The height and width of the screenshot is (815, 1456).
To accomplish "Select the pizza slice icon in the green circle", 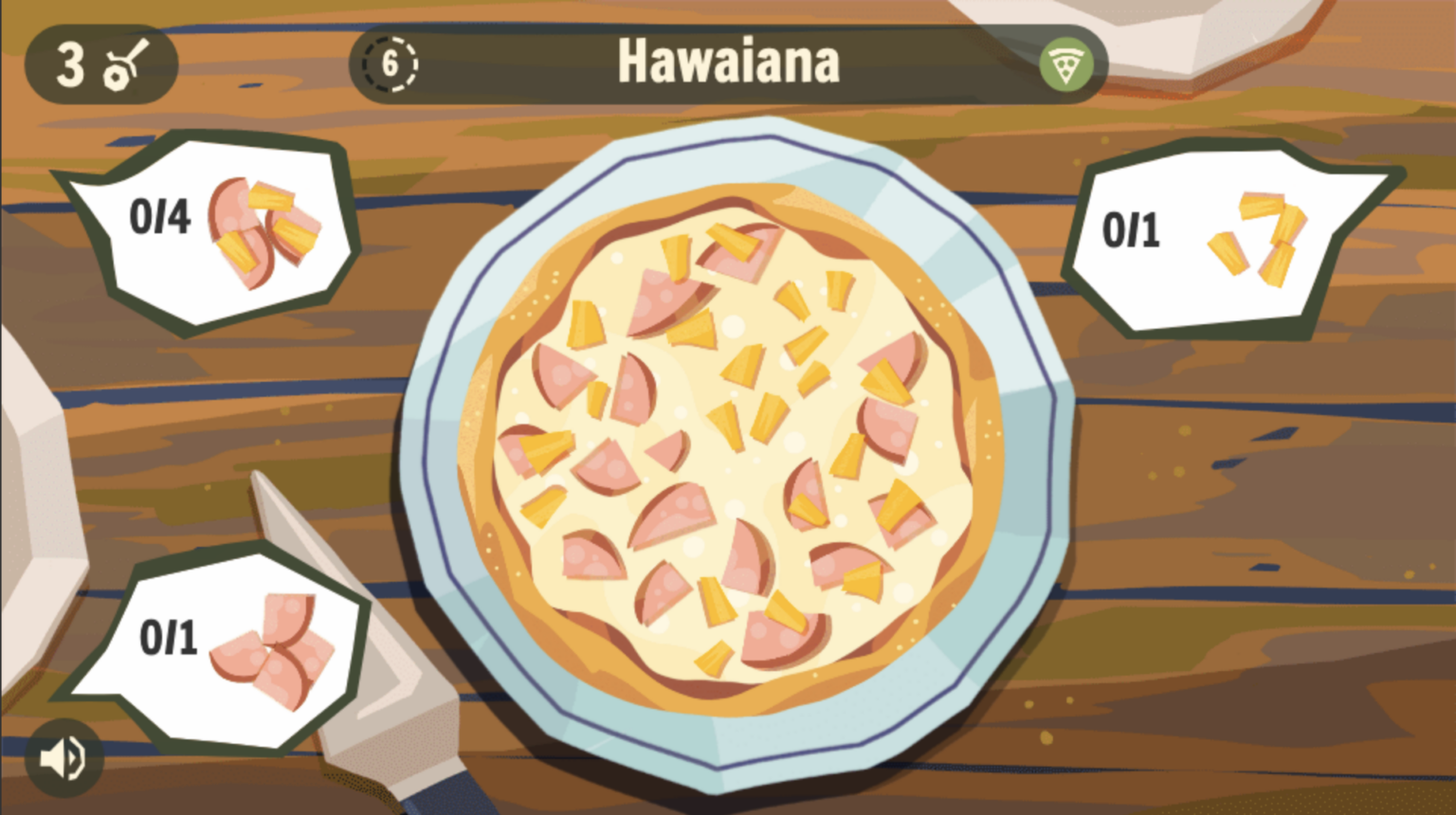I will [1065, 62].
